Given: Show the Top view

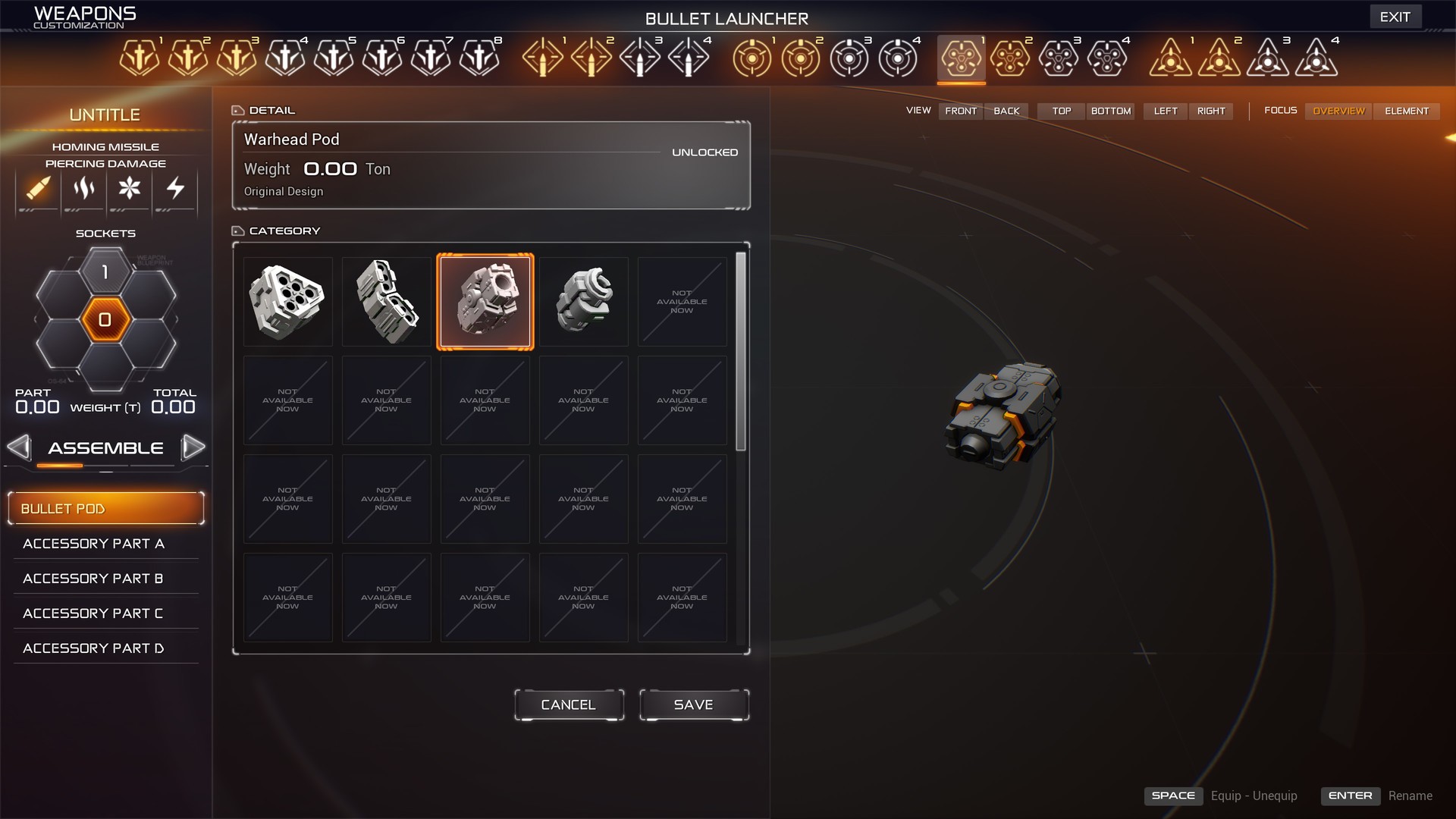Looking at the screenshot, I should point(1062,111).
